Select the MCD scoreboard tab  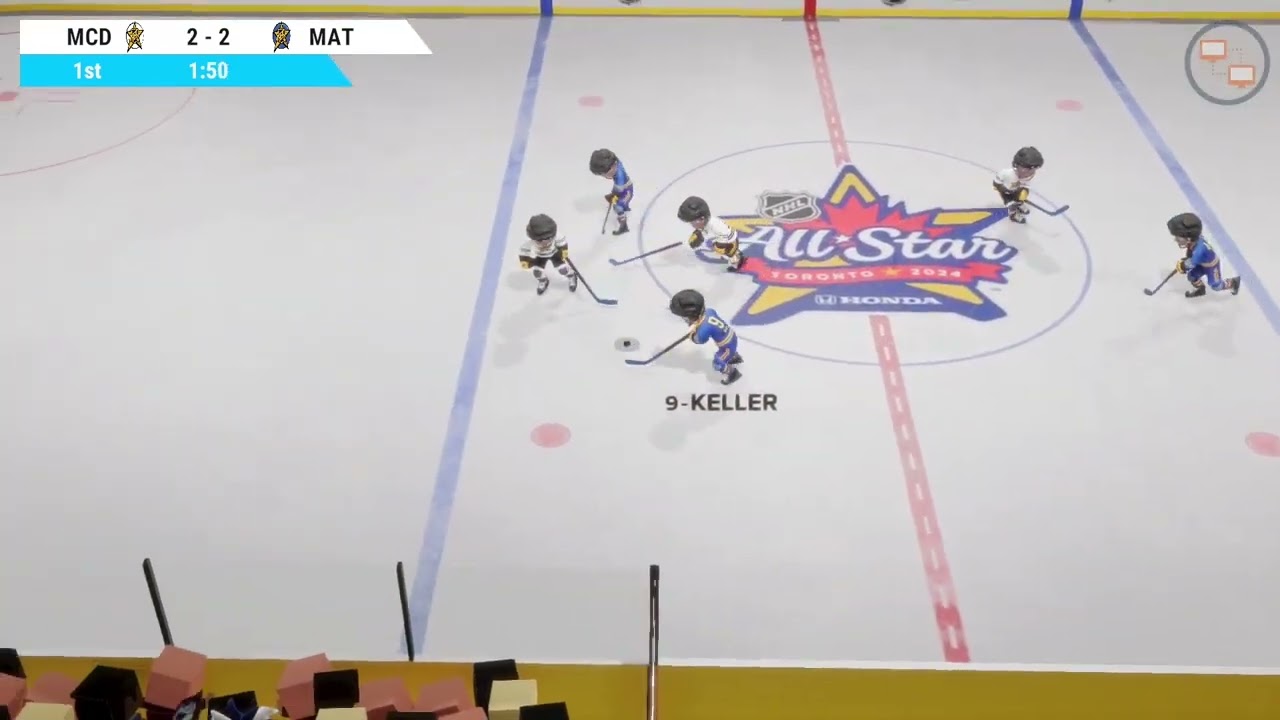87,37
